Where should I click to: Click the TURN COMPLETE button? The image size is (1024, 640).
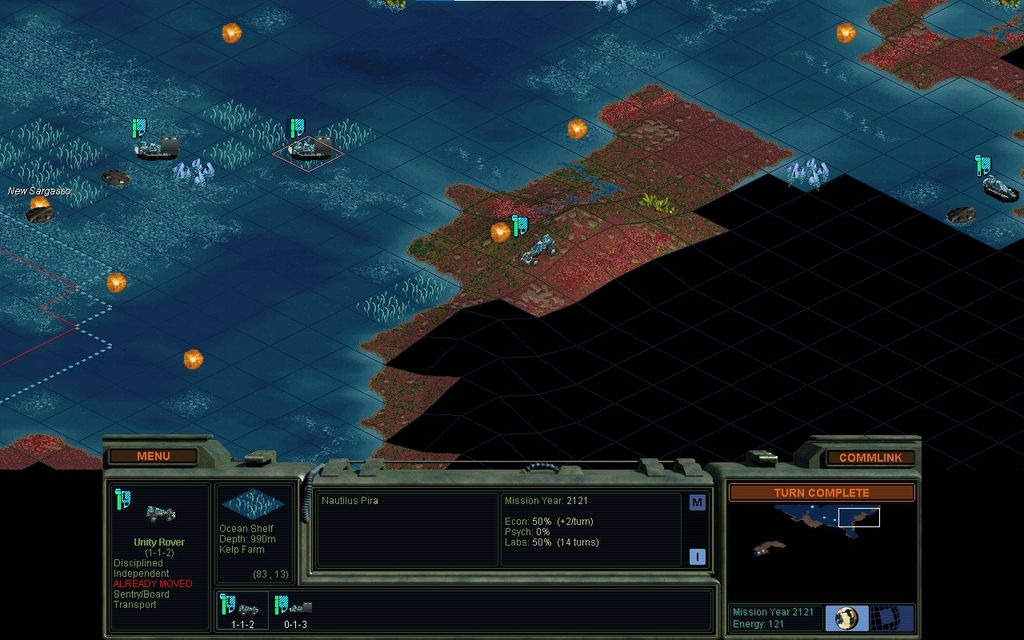click(821, 493)
